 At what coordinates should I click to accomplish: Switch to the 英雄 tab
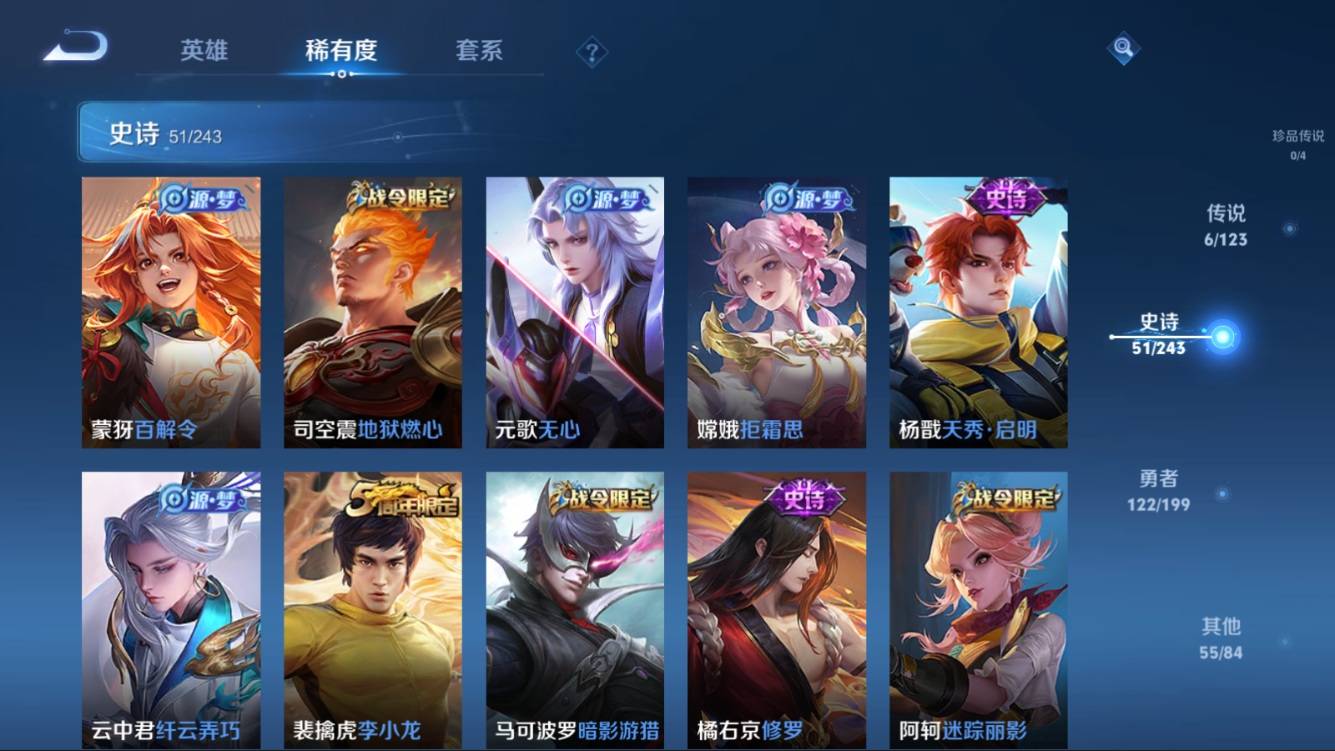[x=204, y=50]
